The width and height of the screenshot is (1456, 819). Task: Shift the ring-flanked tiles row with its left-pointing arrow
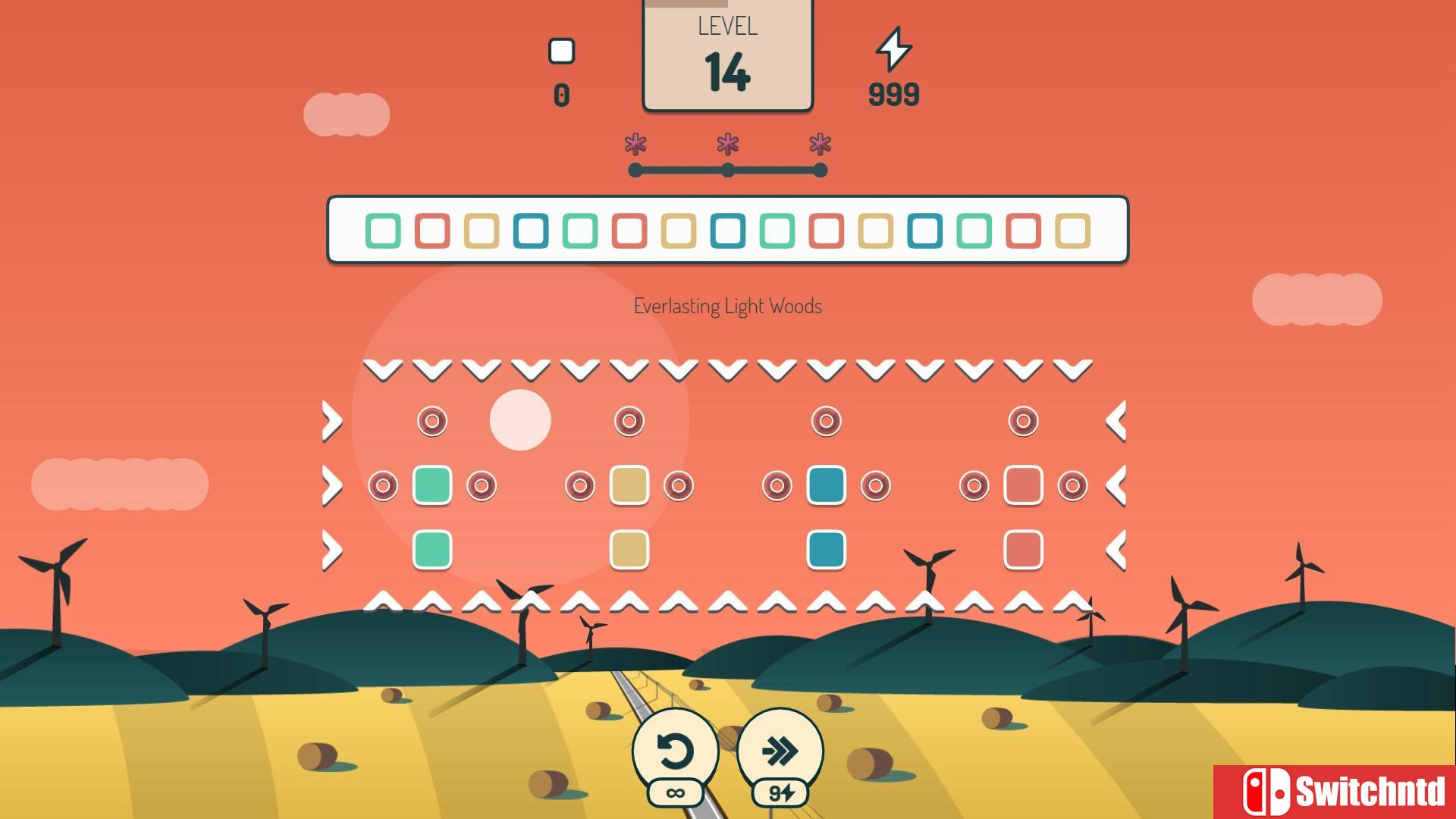pyautogui.click(x=1116, y=485)
